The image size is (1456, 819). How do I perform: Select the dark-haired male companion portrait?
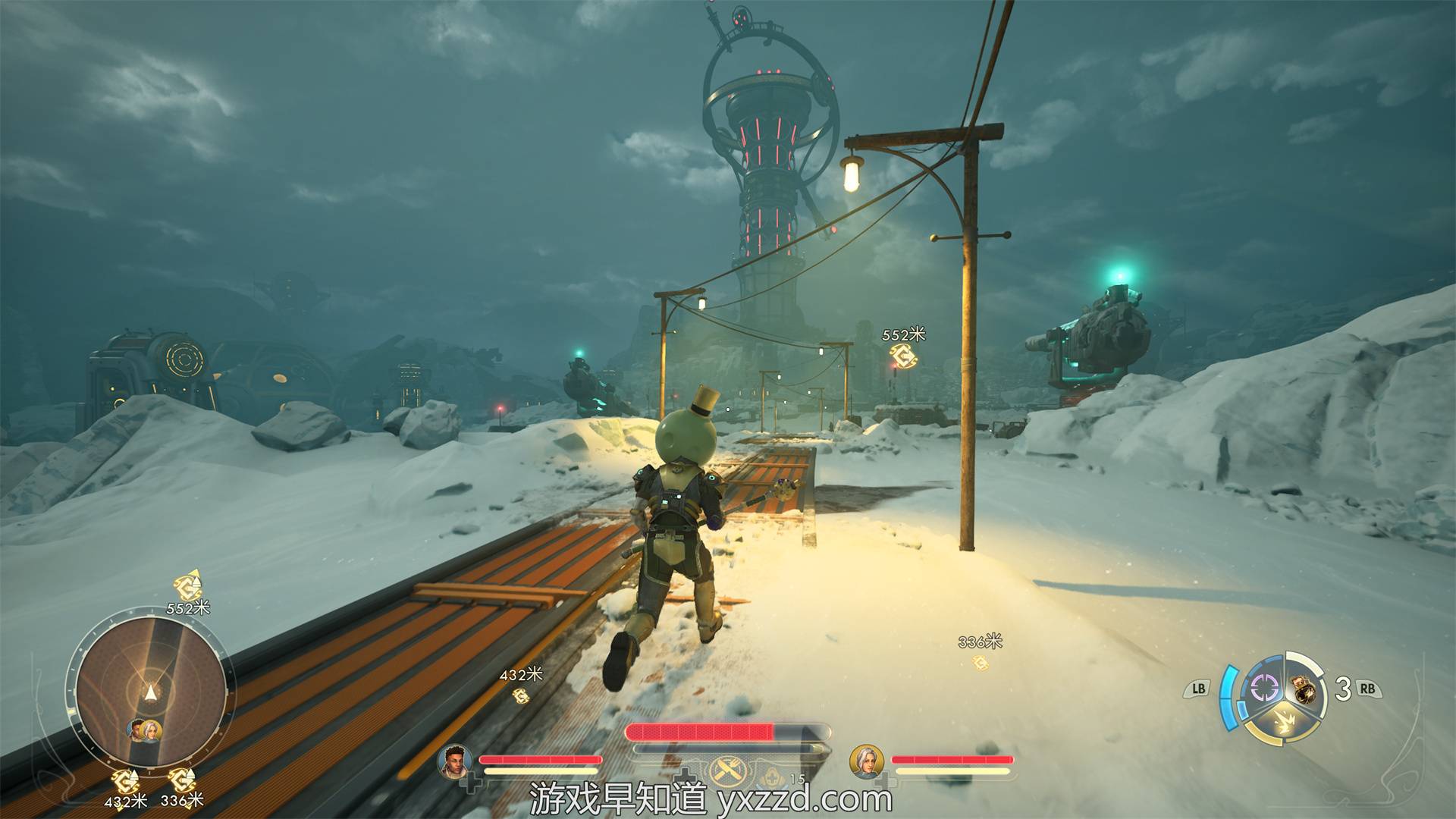(454, 761)
